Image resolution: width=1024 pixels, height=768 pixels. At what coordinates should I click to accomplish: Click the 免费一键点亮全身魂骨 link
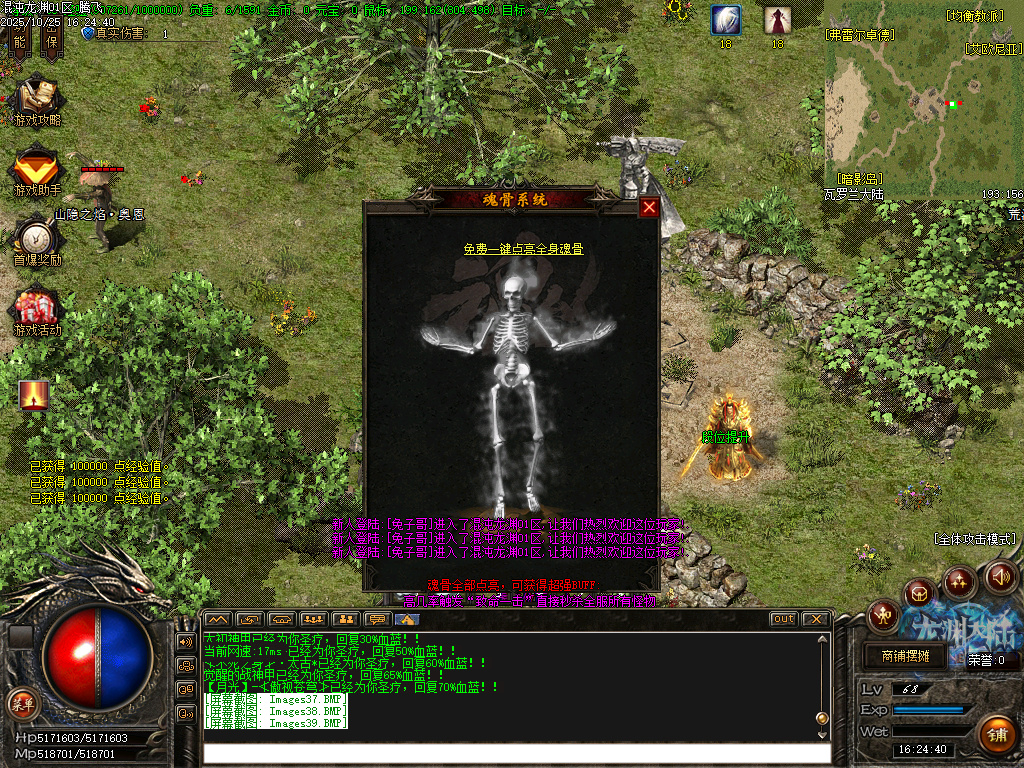pos(523,249)
